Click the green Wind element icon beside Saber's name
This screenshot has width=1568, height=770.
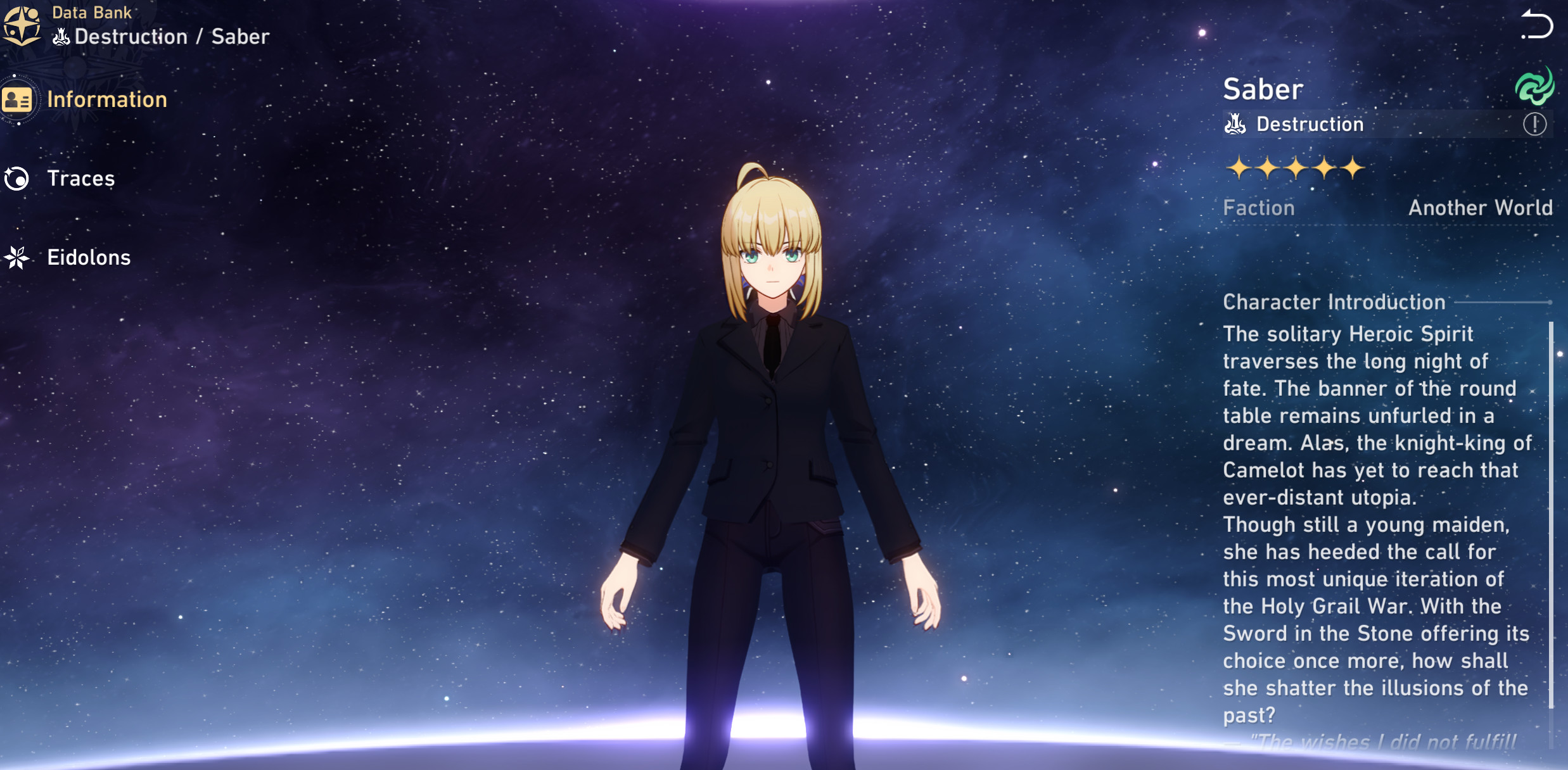[1536, 87]
